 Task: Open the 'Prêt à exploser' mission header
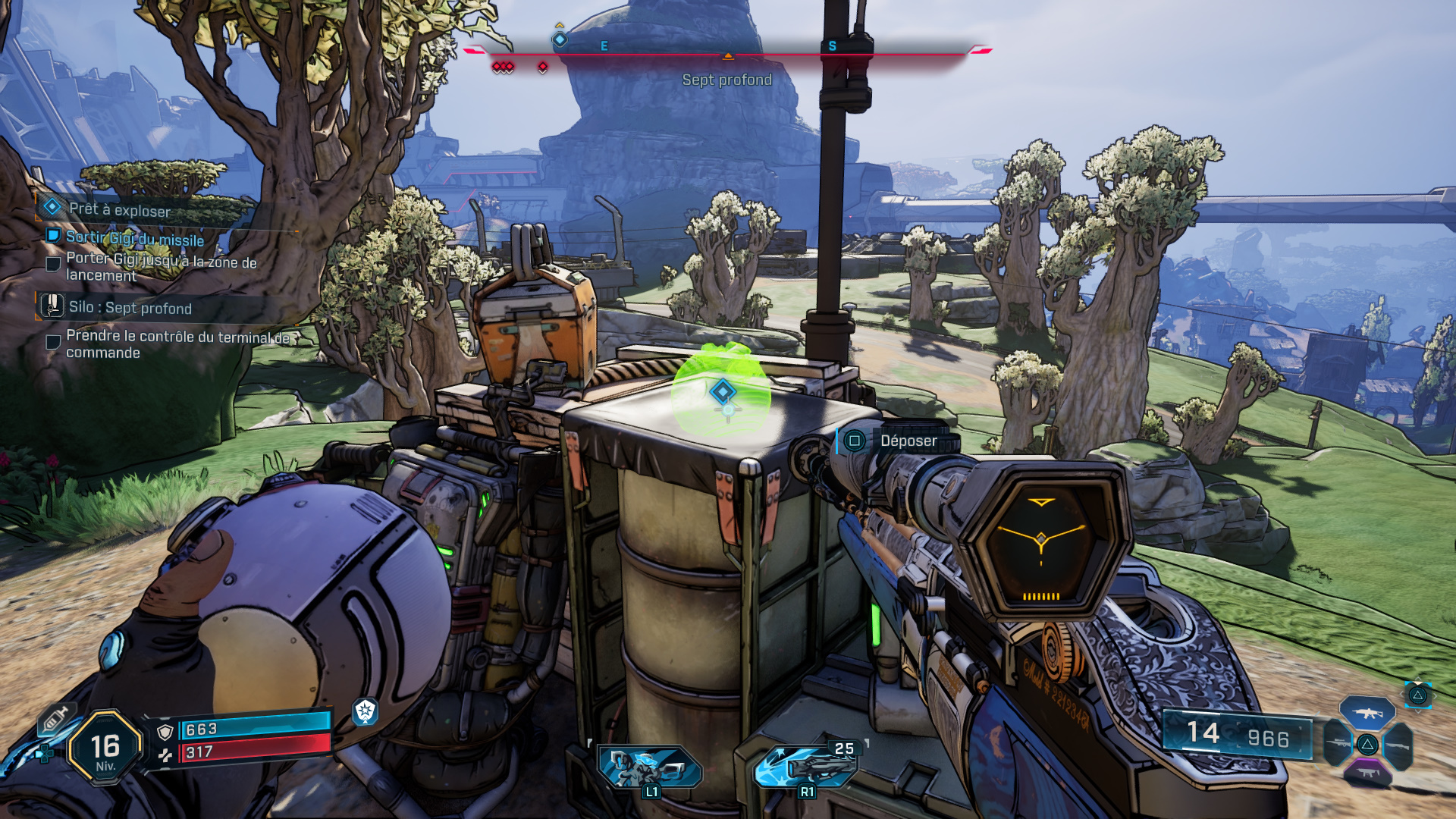click(x=119, y=210)
